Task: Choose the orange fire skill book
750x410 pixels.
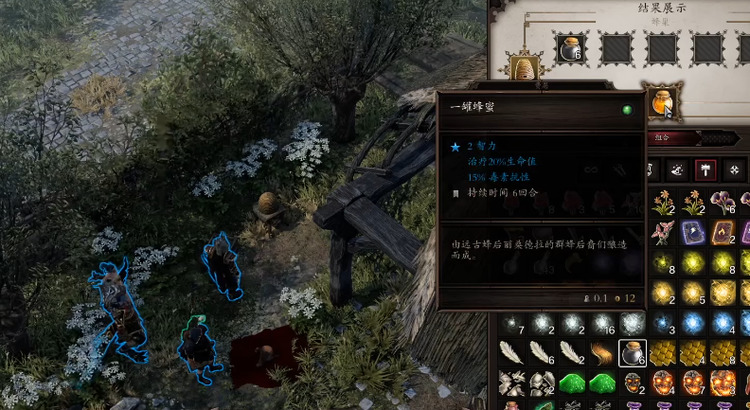Action: pyautogui.click(x=725, y=233)
